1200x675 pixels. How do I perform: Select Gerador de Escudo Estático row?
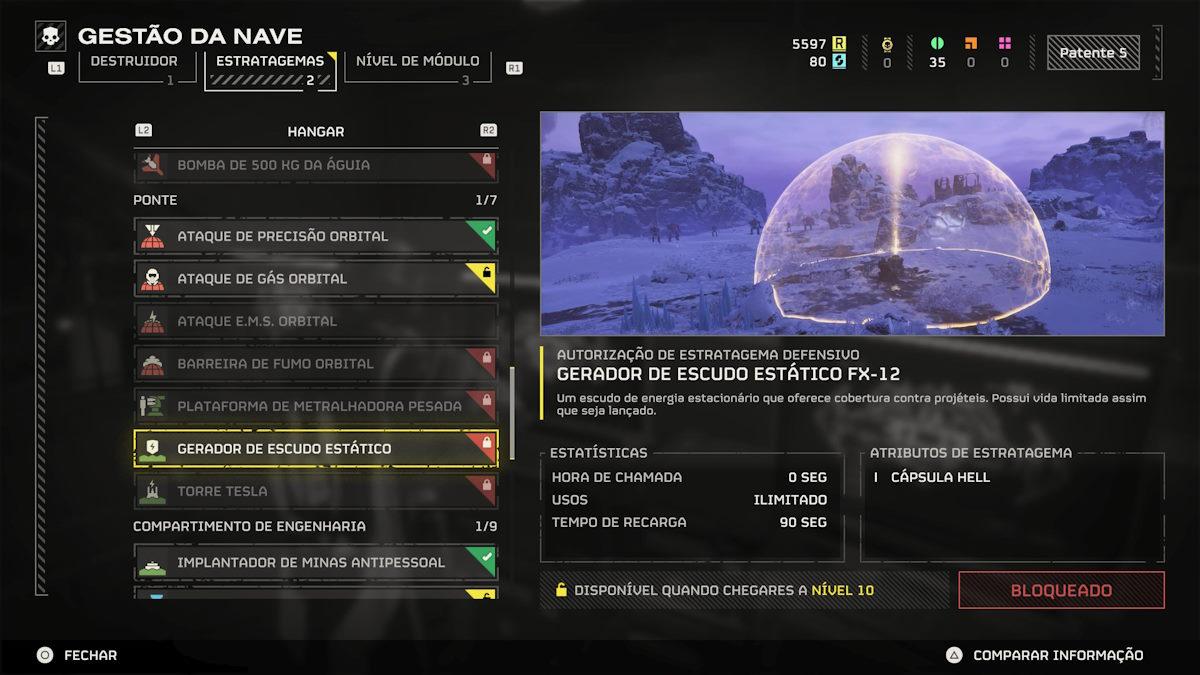coord(315,449)
